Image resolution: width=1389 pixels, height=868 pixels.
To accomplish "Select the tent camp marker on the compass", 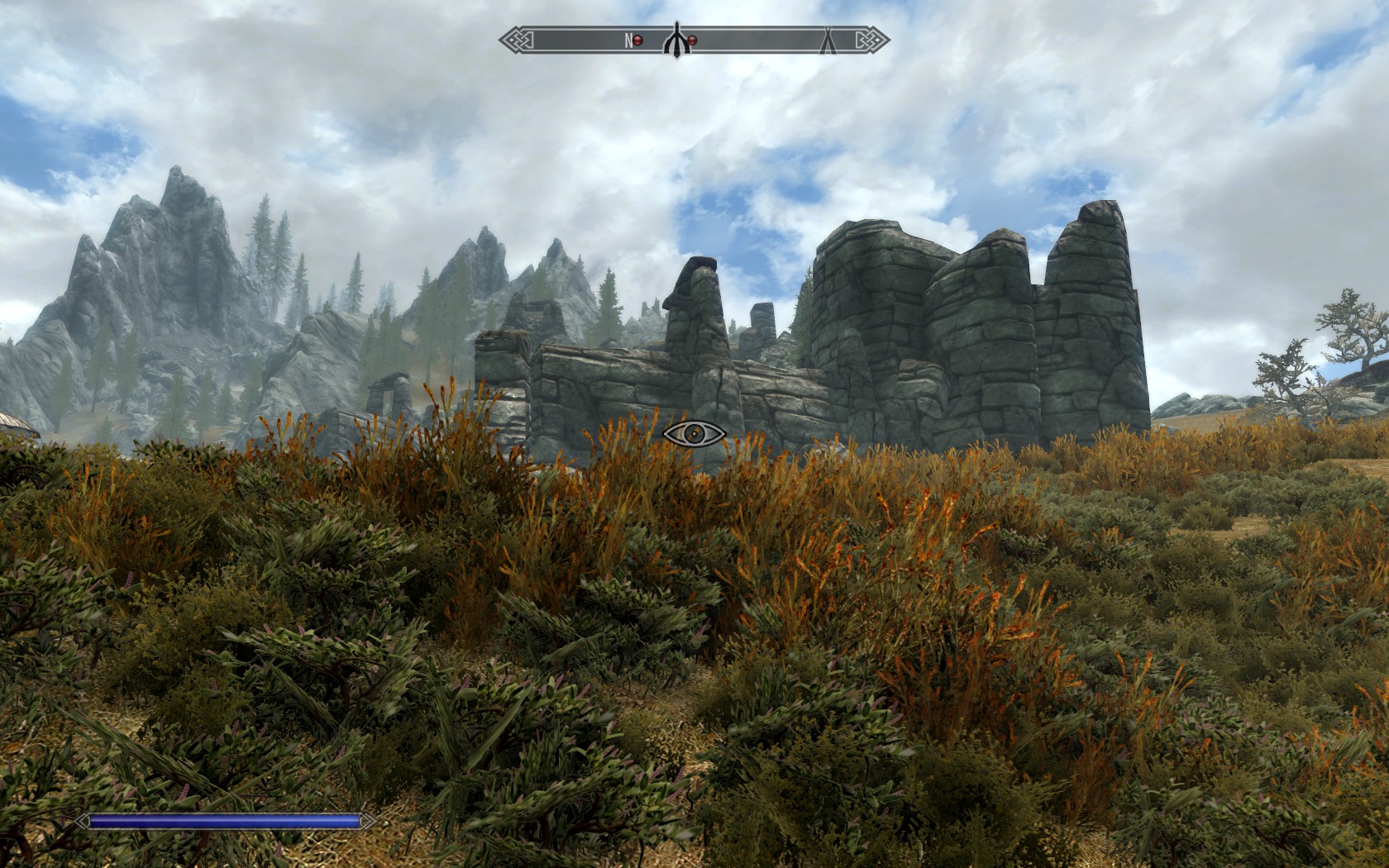I will (x=826, y=40).
